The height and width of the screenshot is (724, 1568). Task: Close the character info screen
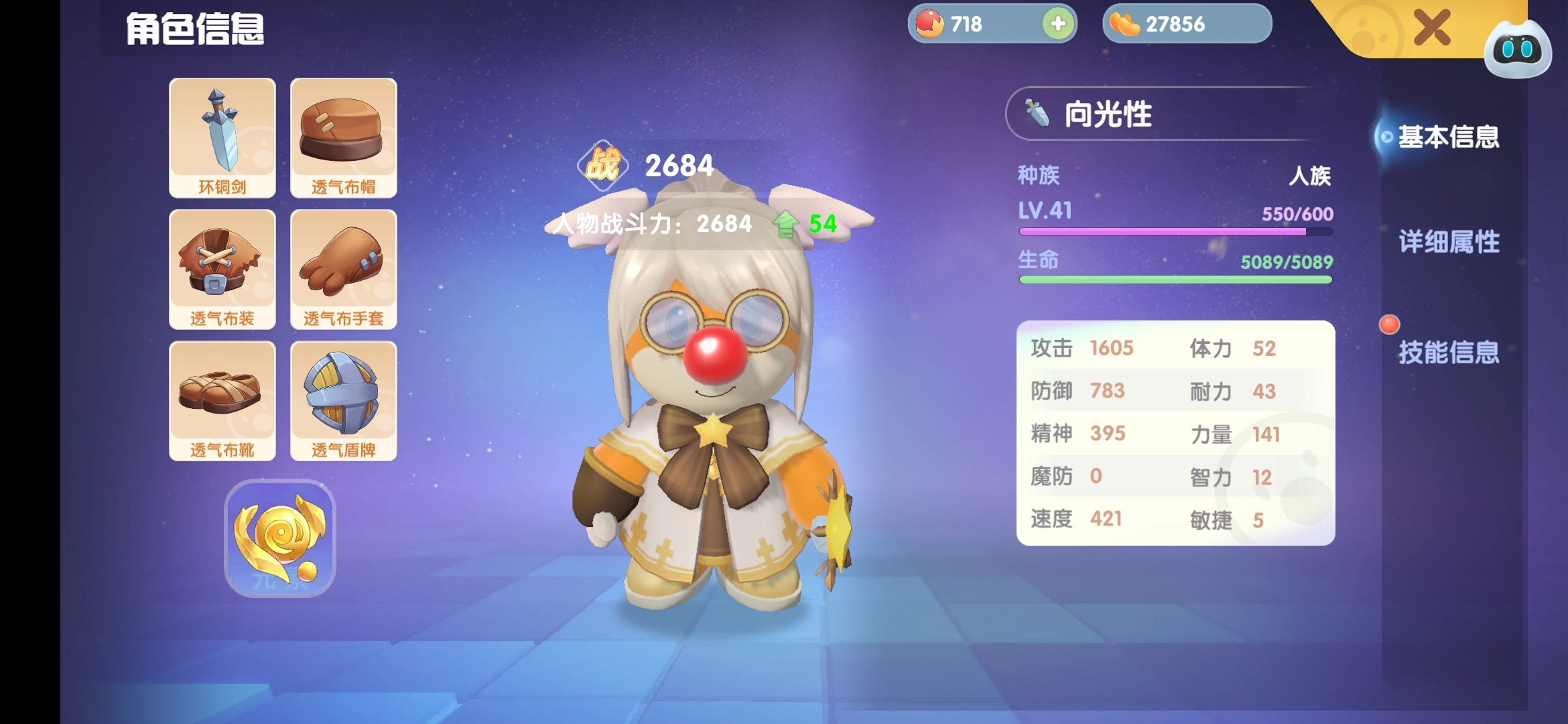point(1431,28)
